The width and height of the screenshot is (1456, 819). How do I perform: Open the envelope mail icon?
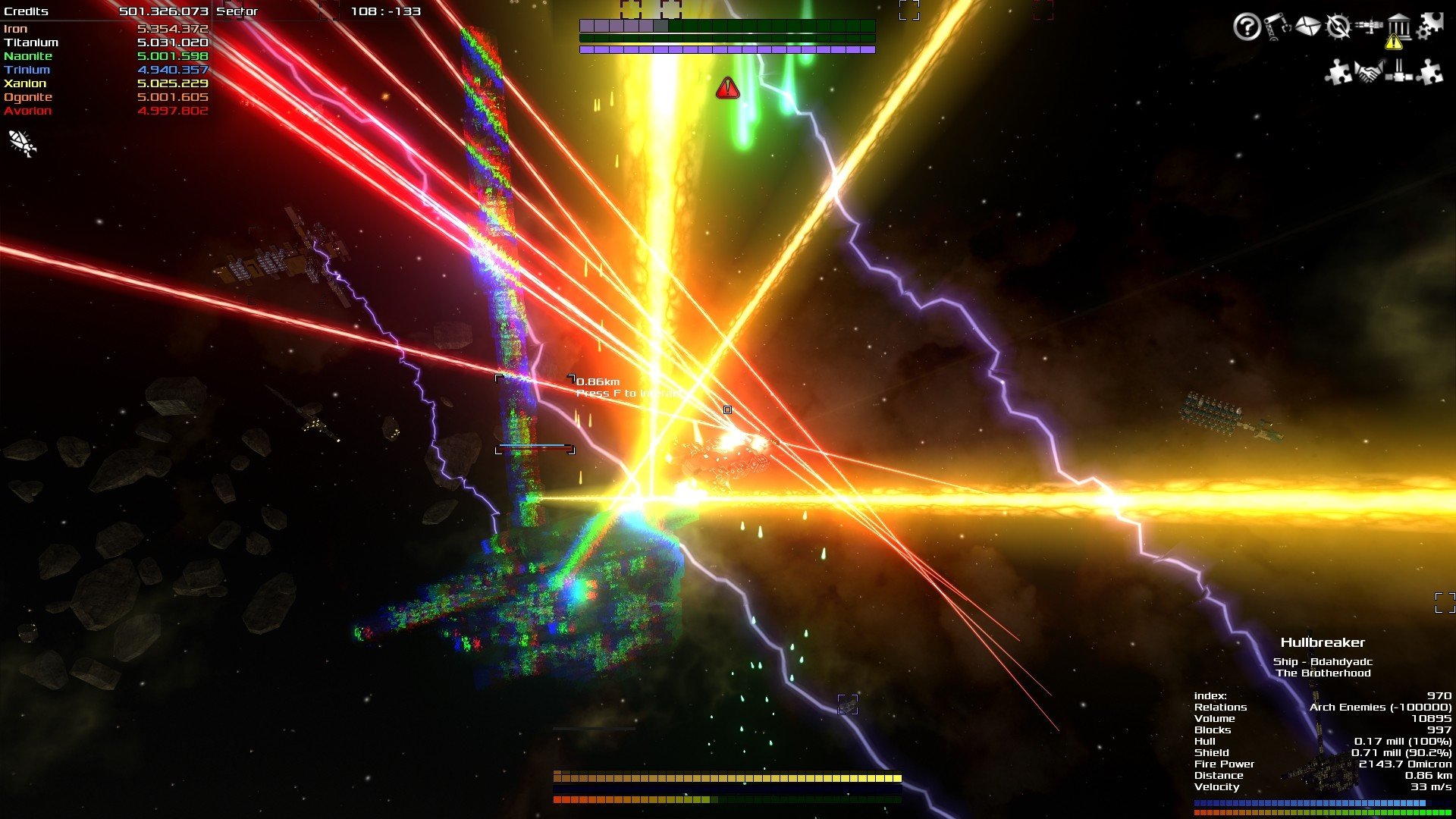[x=1307, y=27]
